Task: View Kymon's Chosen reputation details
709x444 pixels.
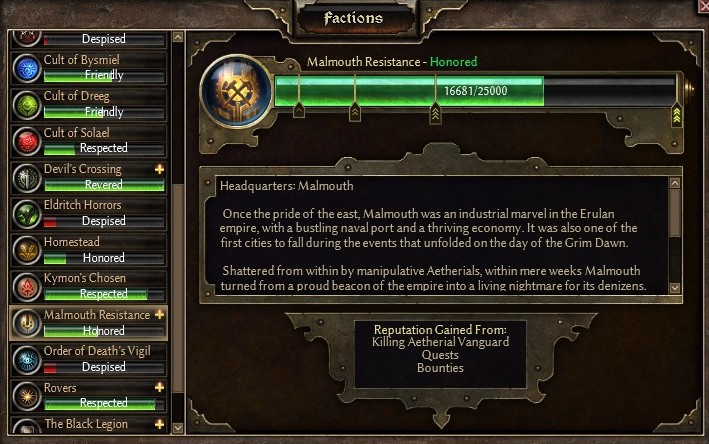Action: pos(88,286)
